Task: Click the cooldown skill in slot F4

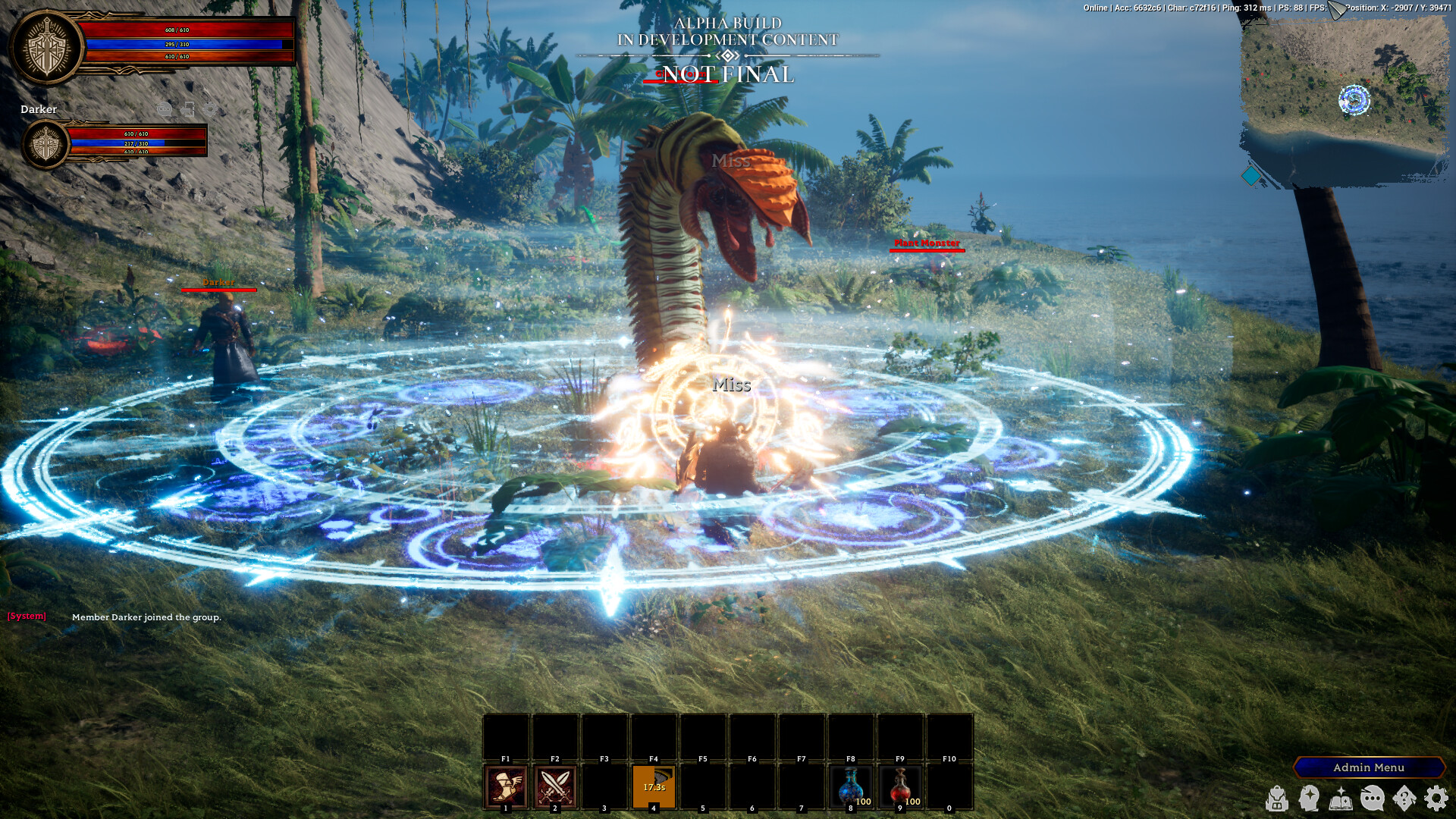Action: click(653, 786)
